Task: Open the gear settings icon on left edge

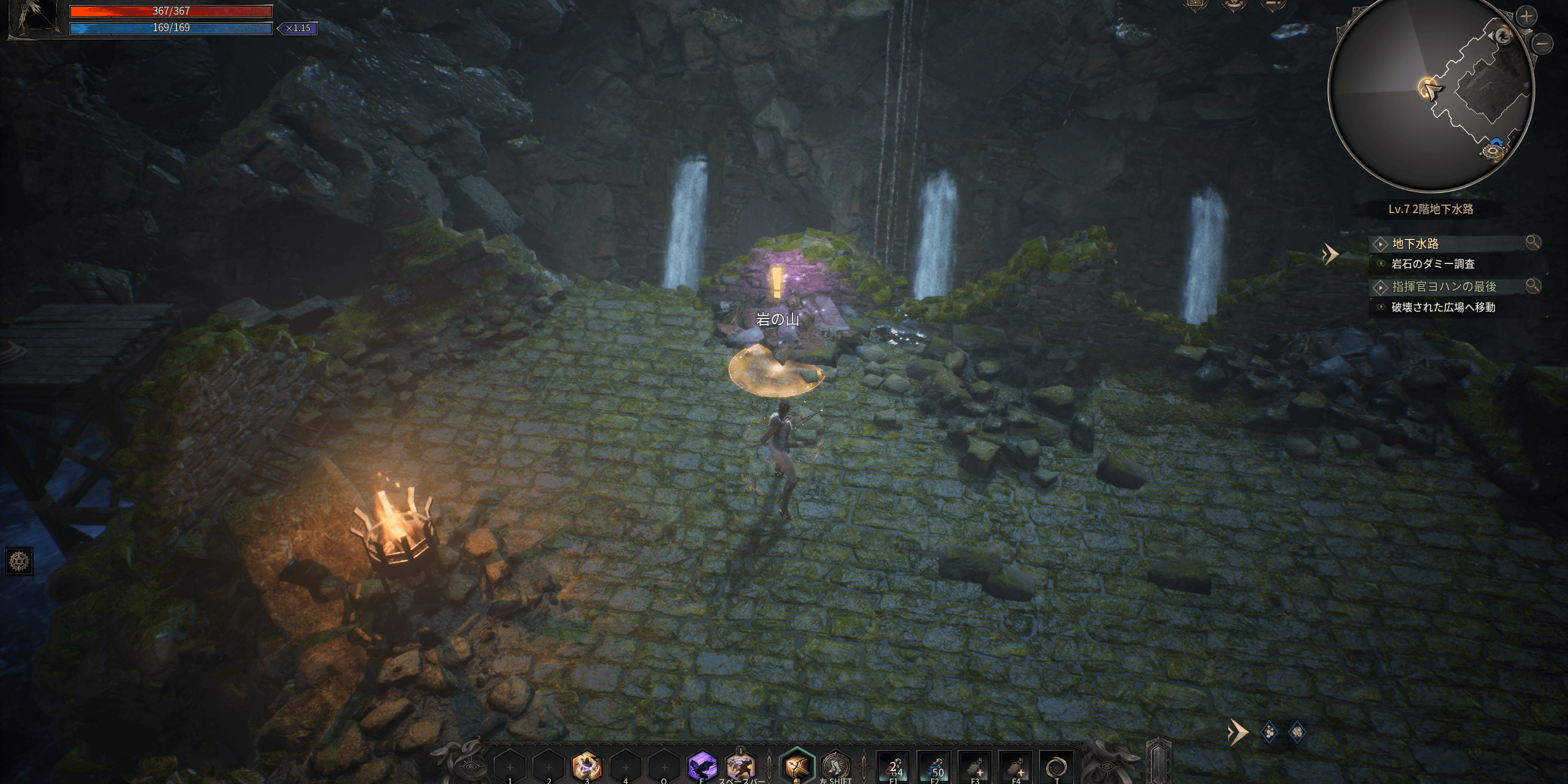Action: (19, 561)
